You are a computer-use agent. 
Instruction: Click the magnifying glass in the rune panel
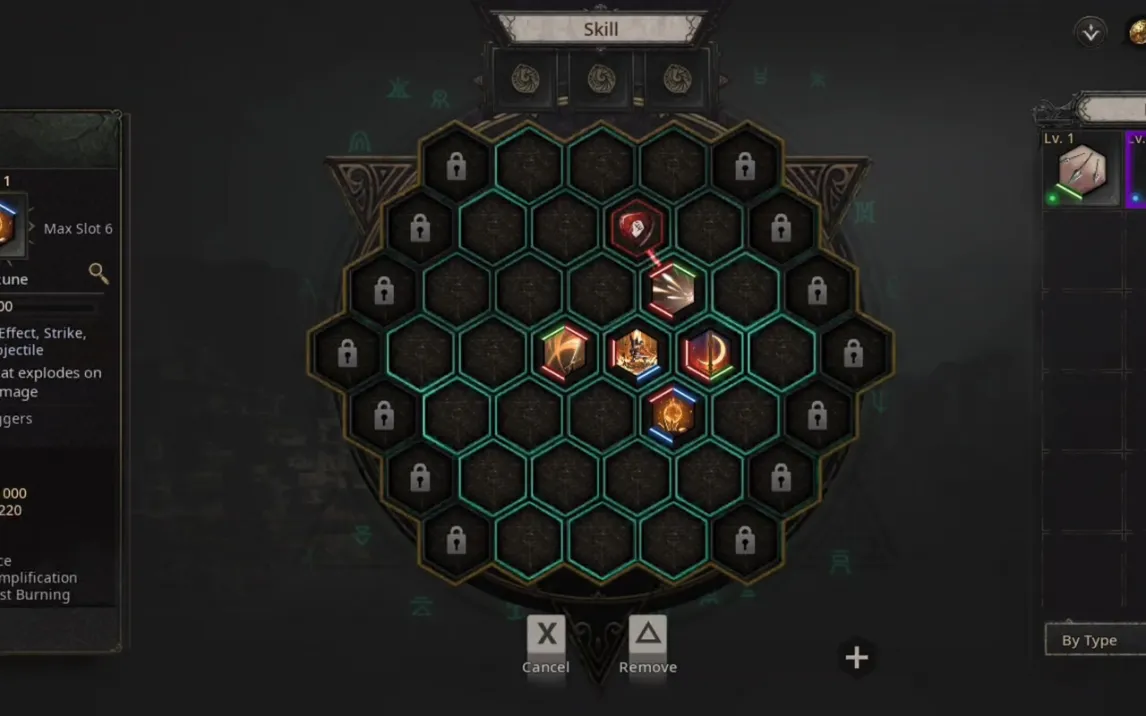coord(98,273)
